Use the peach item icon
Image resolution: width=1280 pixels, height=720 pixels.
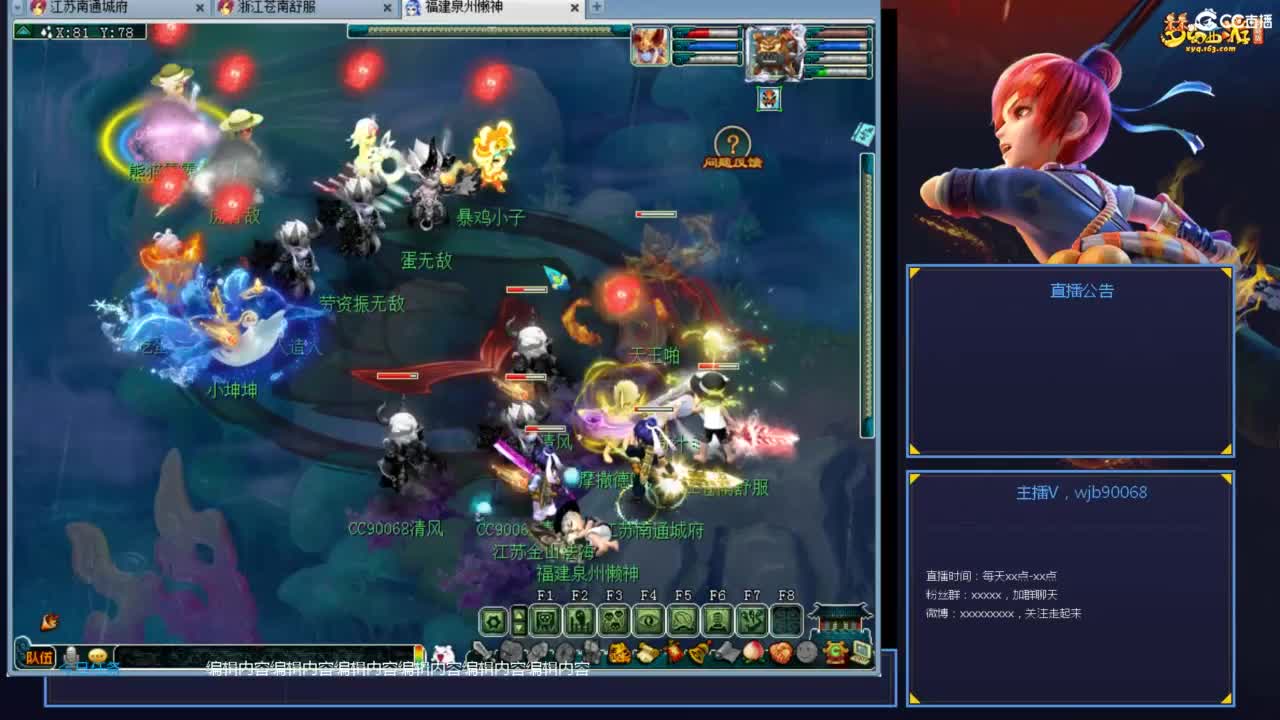tap(752, 653)
